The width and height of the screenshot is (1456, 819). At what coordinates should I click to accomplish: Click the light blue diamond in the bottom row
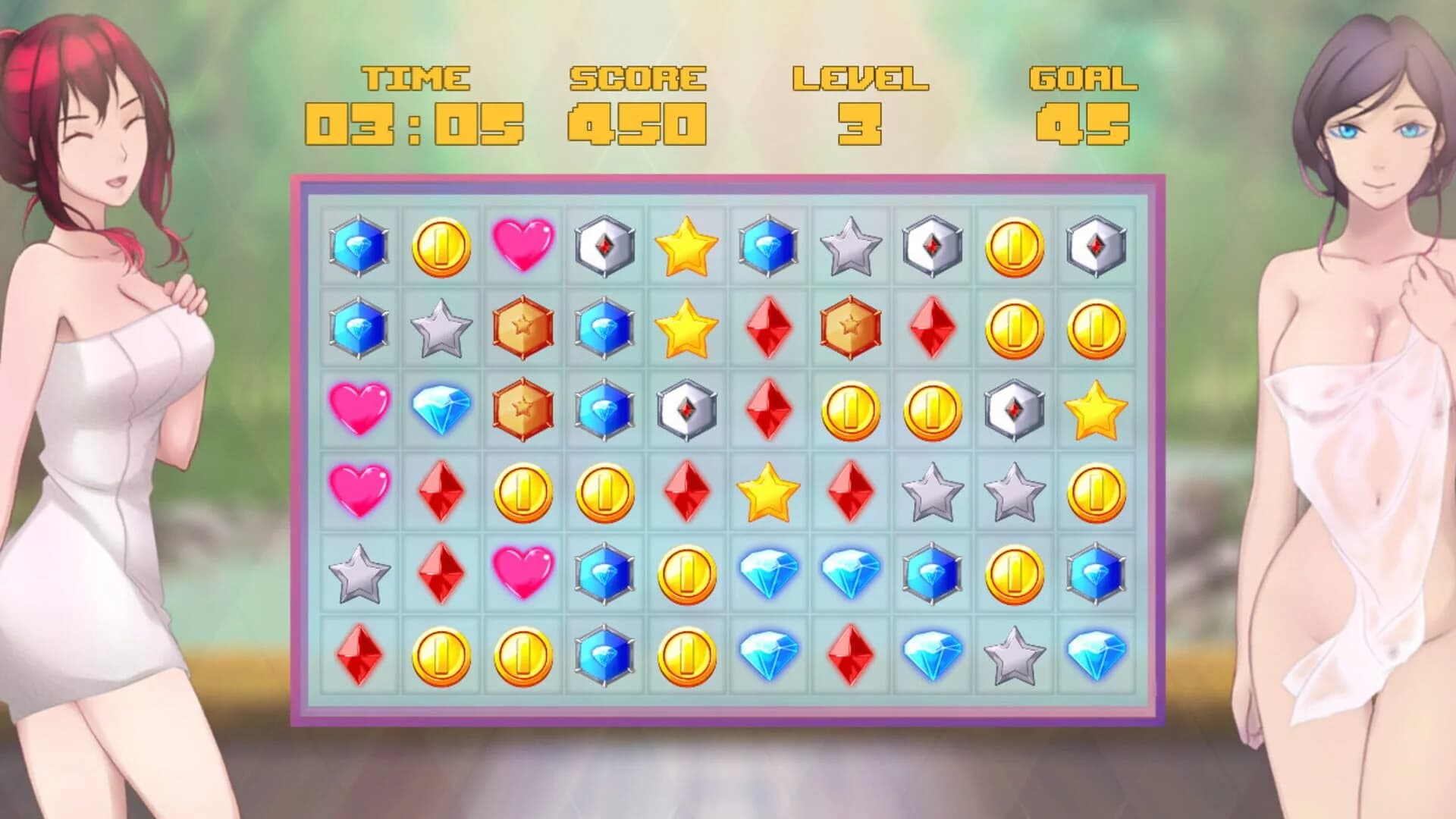tap(767, 657)
